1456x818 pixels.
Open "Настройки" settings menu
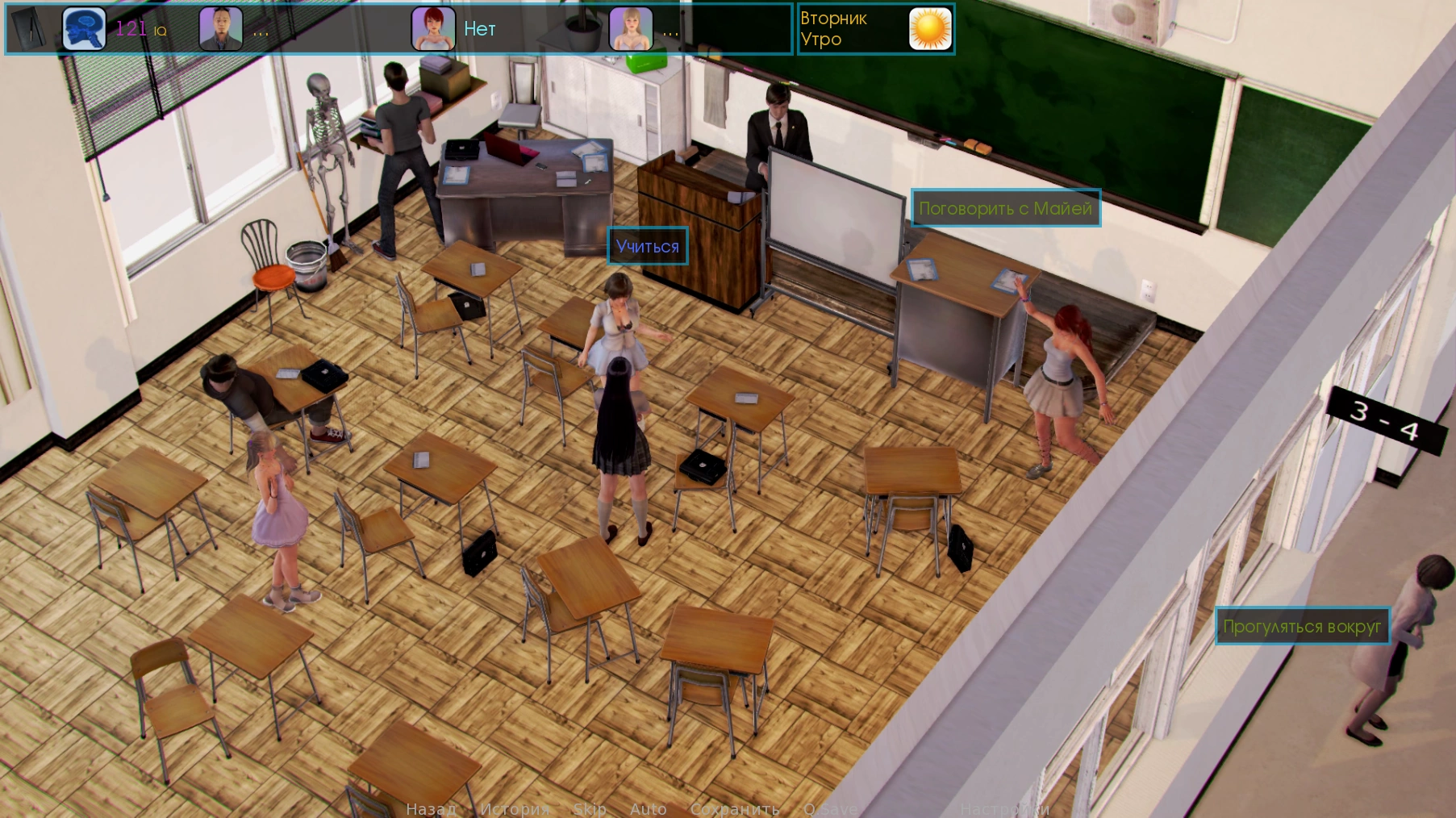pyautogui.click(x=1004, y=808)
